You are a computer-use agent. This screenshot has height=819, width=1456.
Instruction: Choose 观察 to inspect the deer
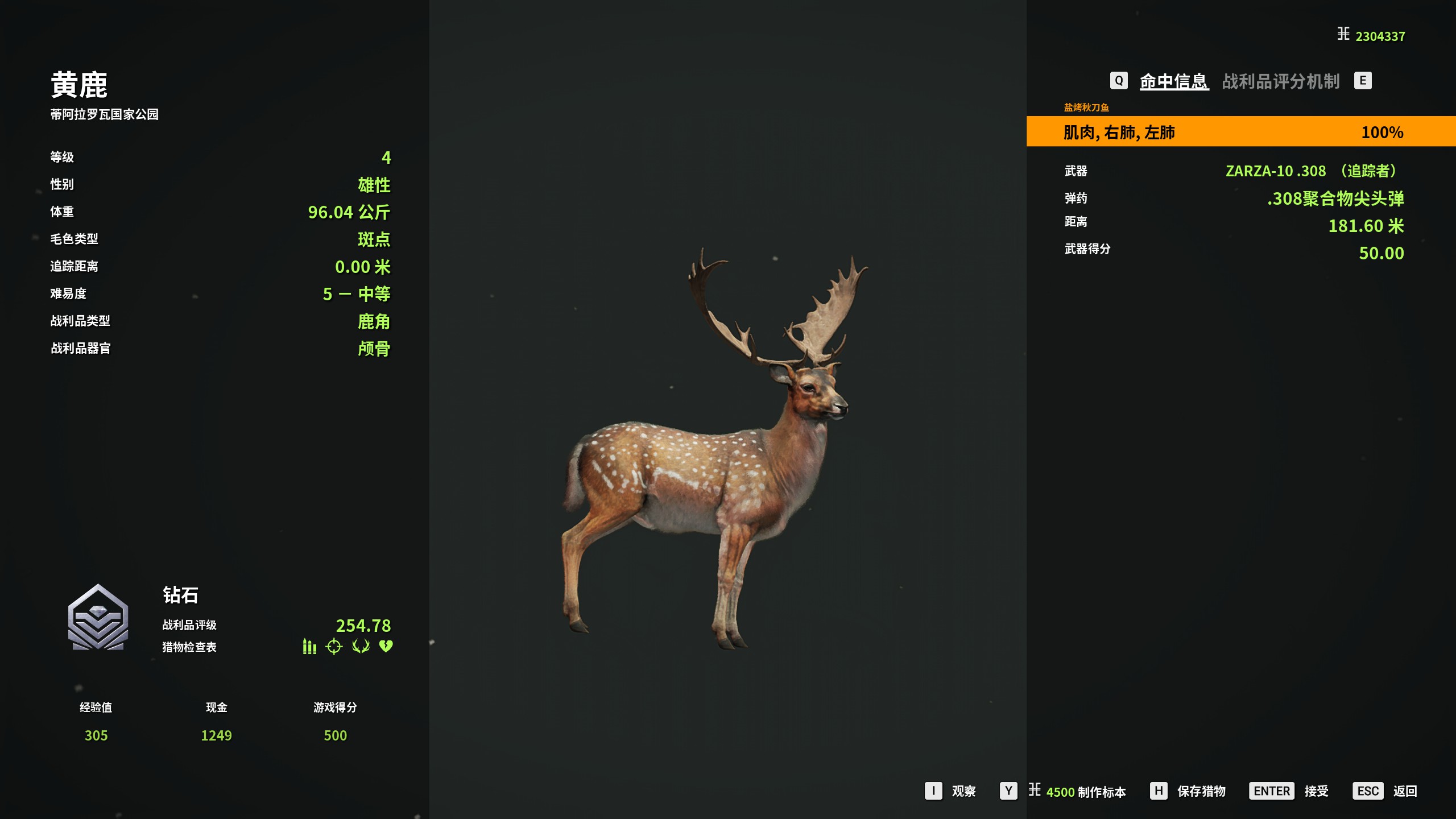963,791
